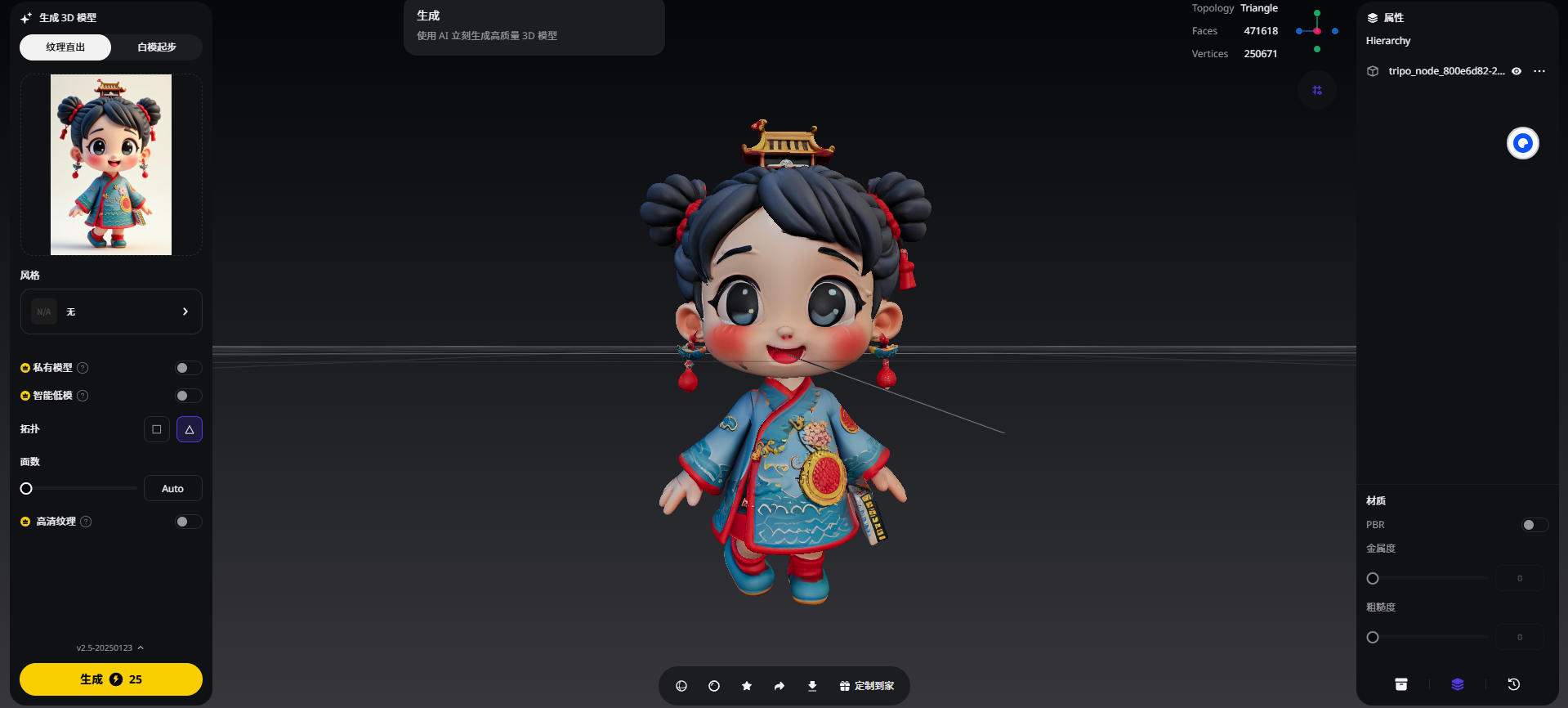Select the 纹理直出 tab
1568x708 pixels.
tap(65, 47)
